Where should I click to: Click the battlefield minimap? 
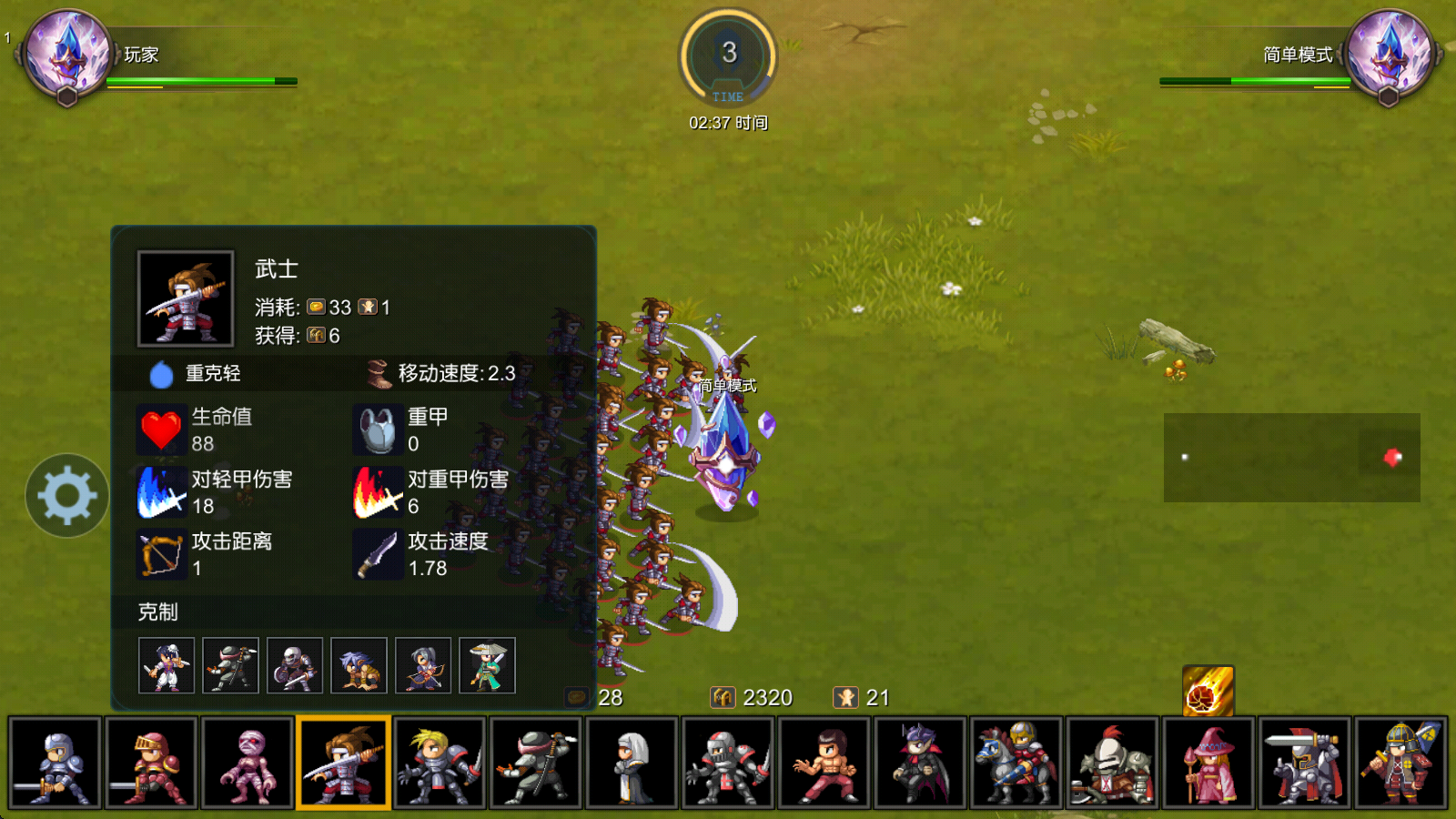[1291, 458]
